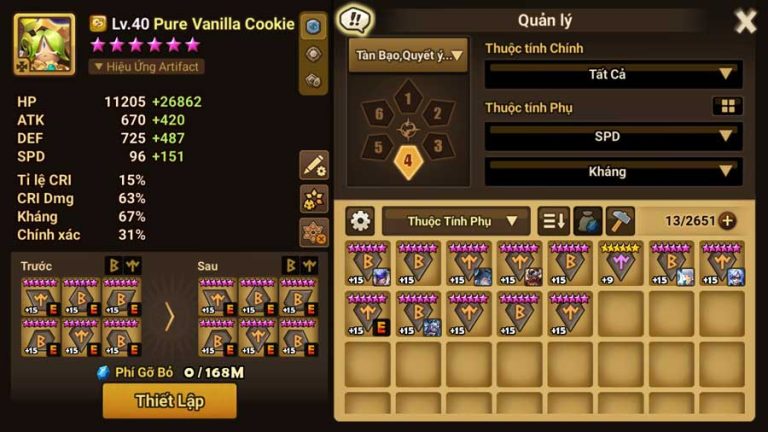Close the rune management panel
The width and height of the screenshot is (768, 432).
(745, 21)
